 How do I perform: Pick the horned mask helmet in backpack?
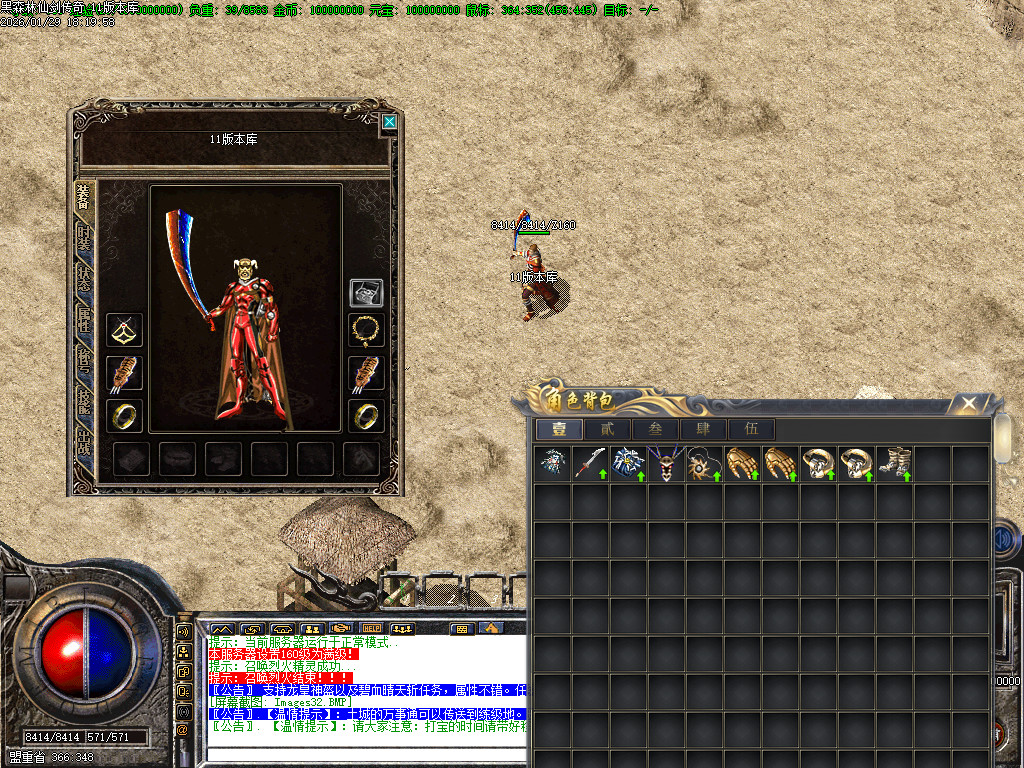pos(665,464)
